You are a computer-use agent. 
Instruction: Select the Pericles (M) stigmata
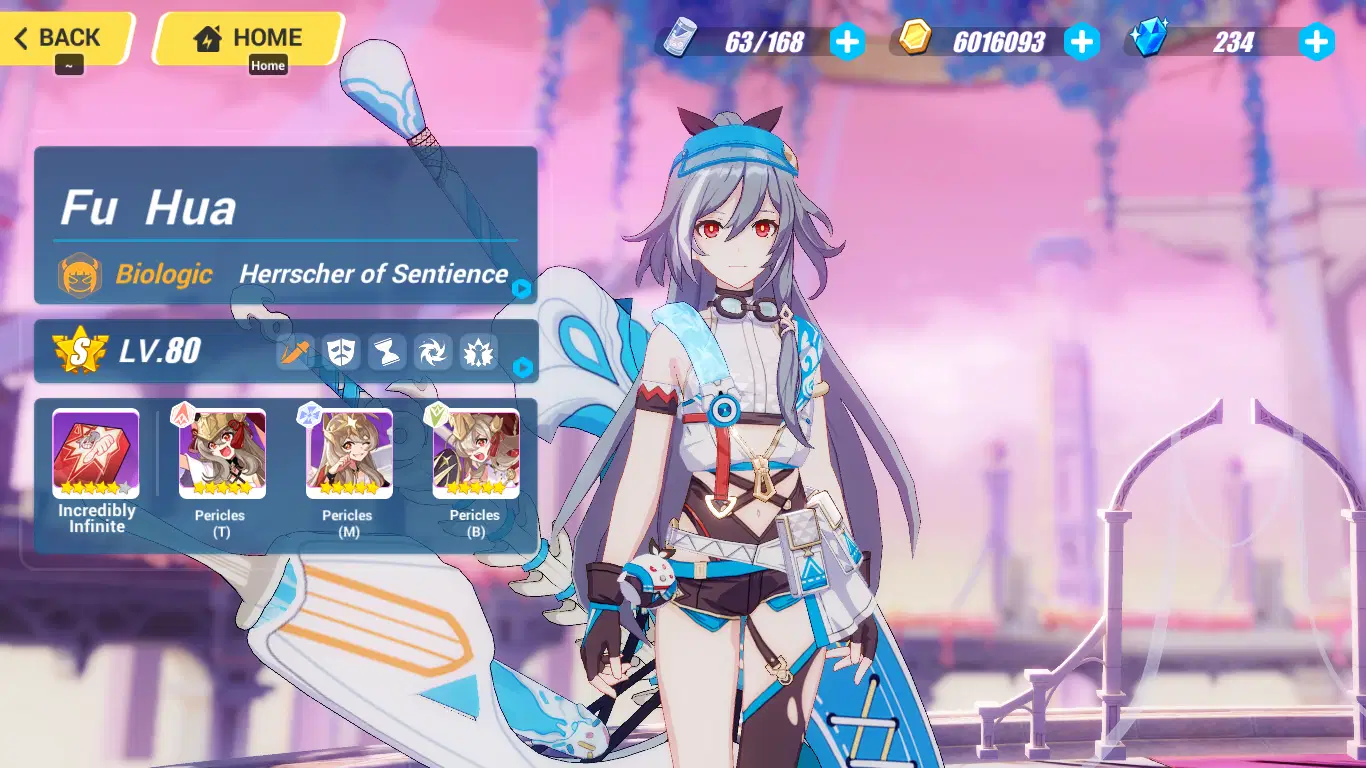[x=348, y=449]
